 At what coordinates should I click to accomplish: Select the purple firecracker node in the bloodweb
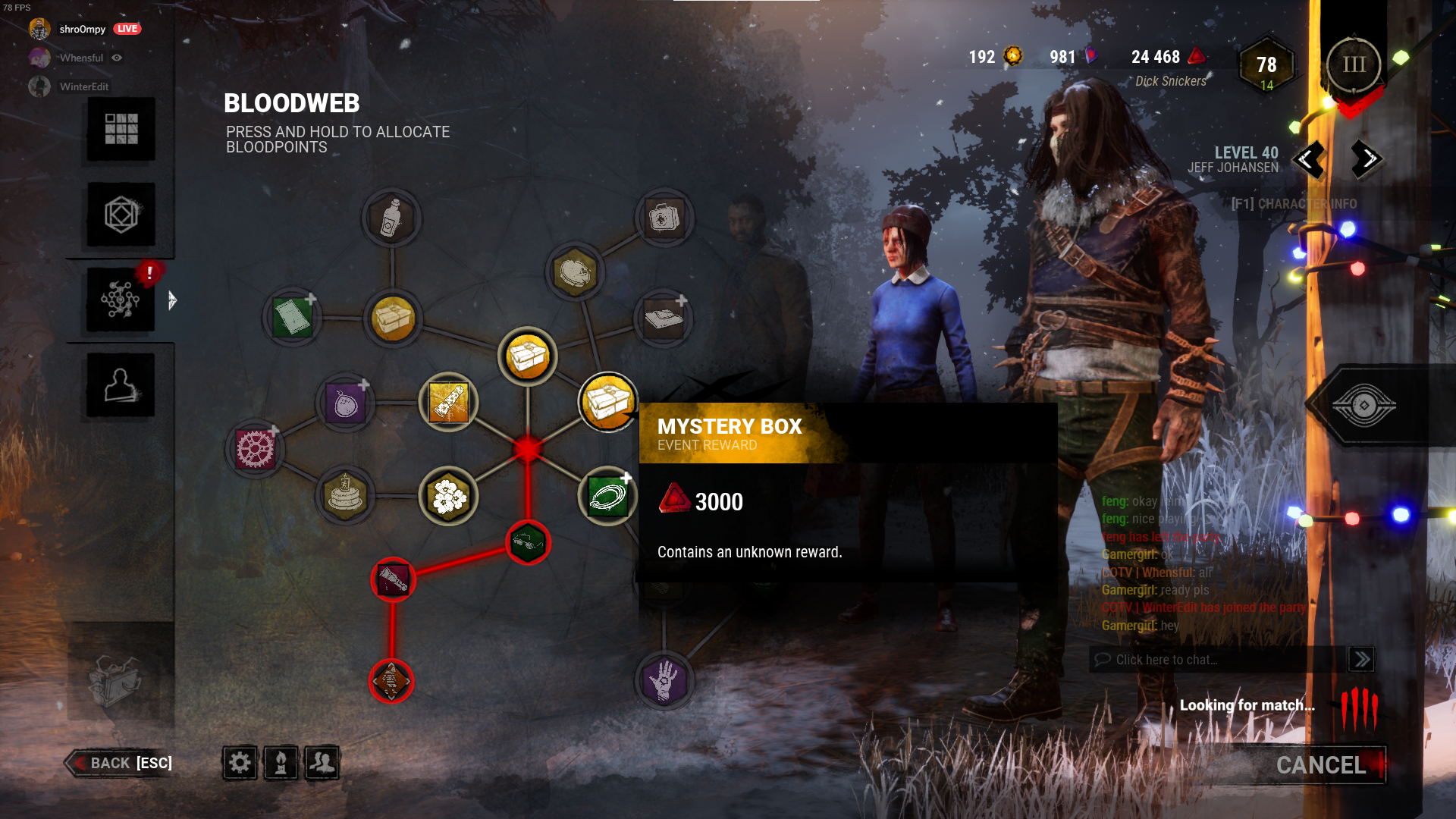coord(346,403)
